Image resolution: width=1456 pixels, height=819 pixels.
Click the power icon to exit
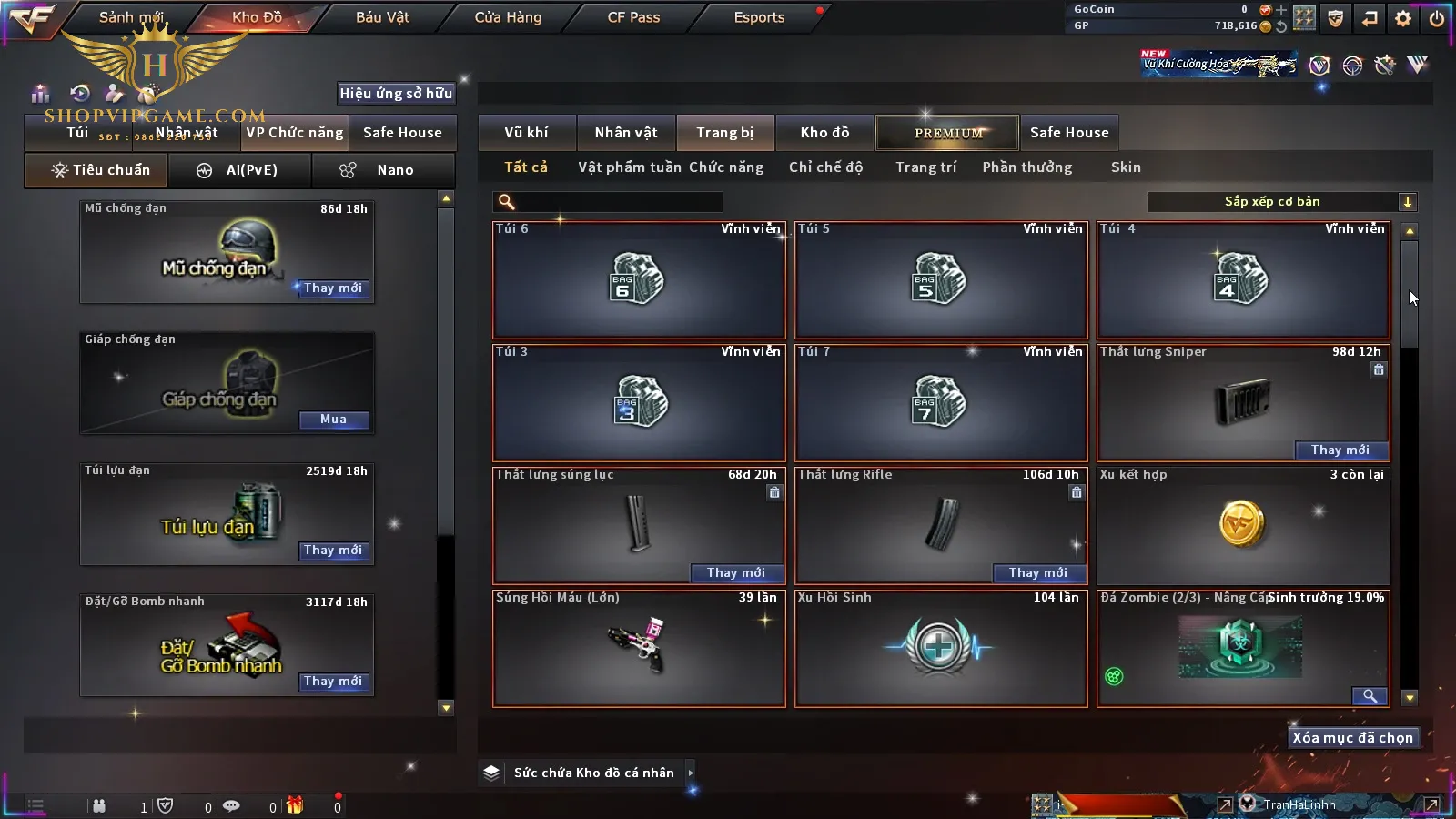[1437, 18]
